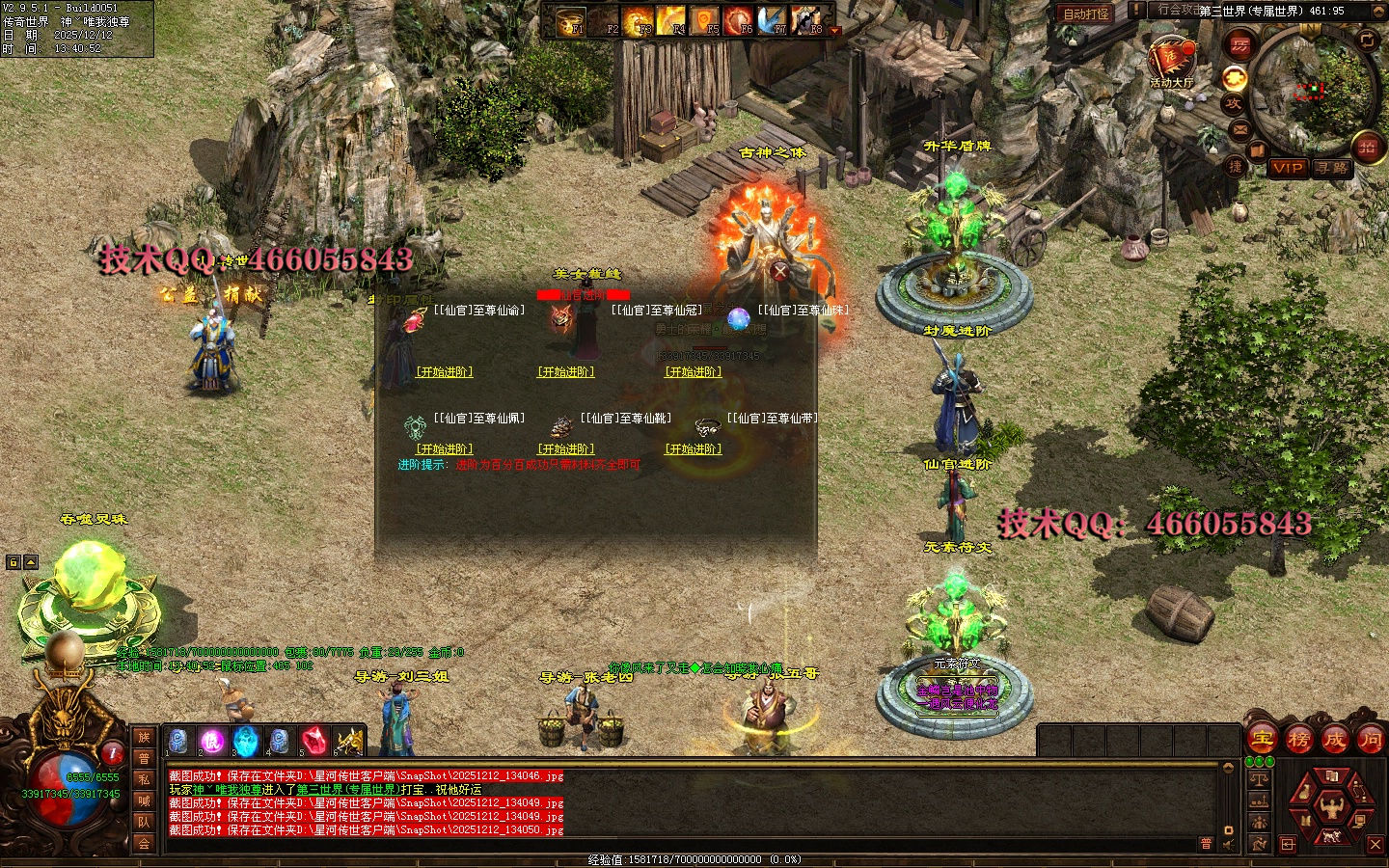This screenshot has width=1389, height=868.
Task: Use the red gem hotbar item
Action: tap(313, 741)
